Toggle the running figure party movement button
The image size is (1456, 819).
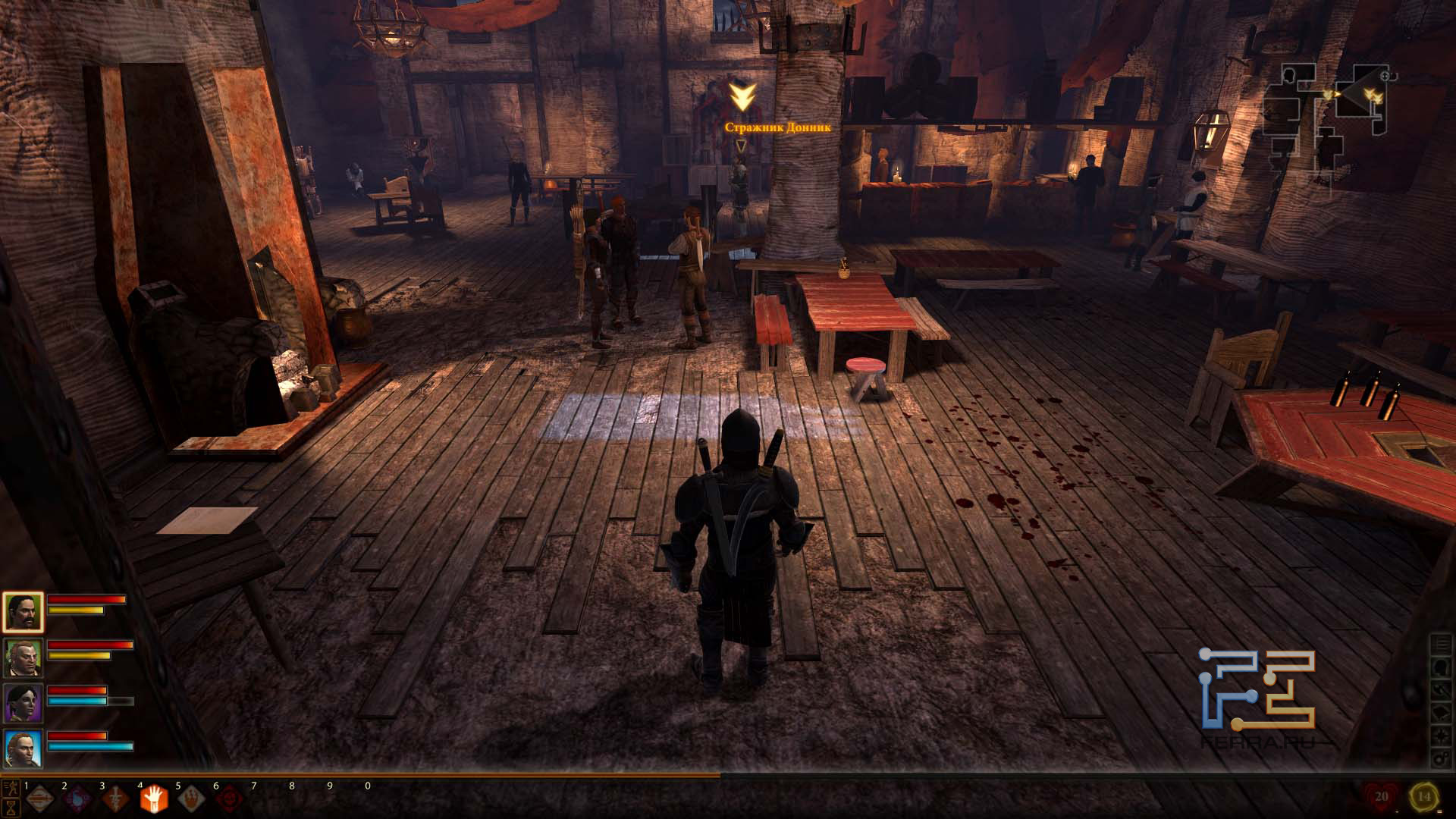point(11,789)
